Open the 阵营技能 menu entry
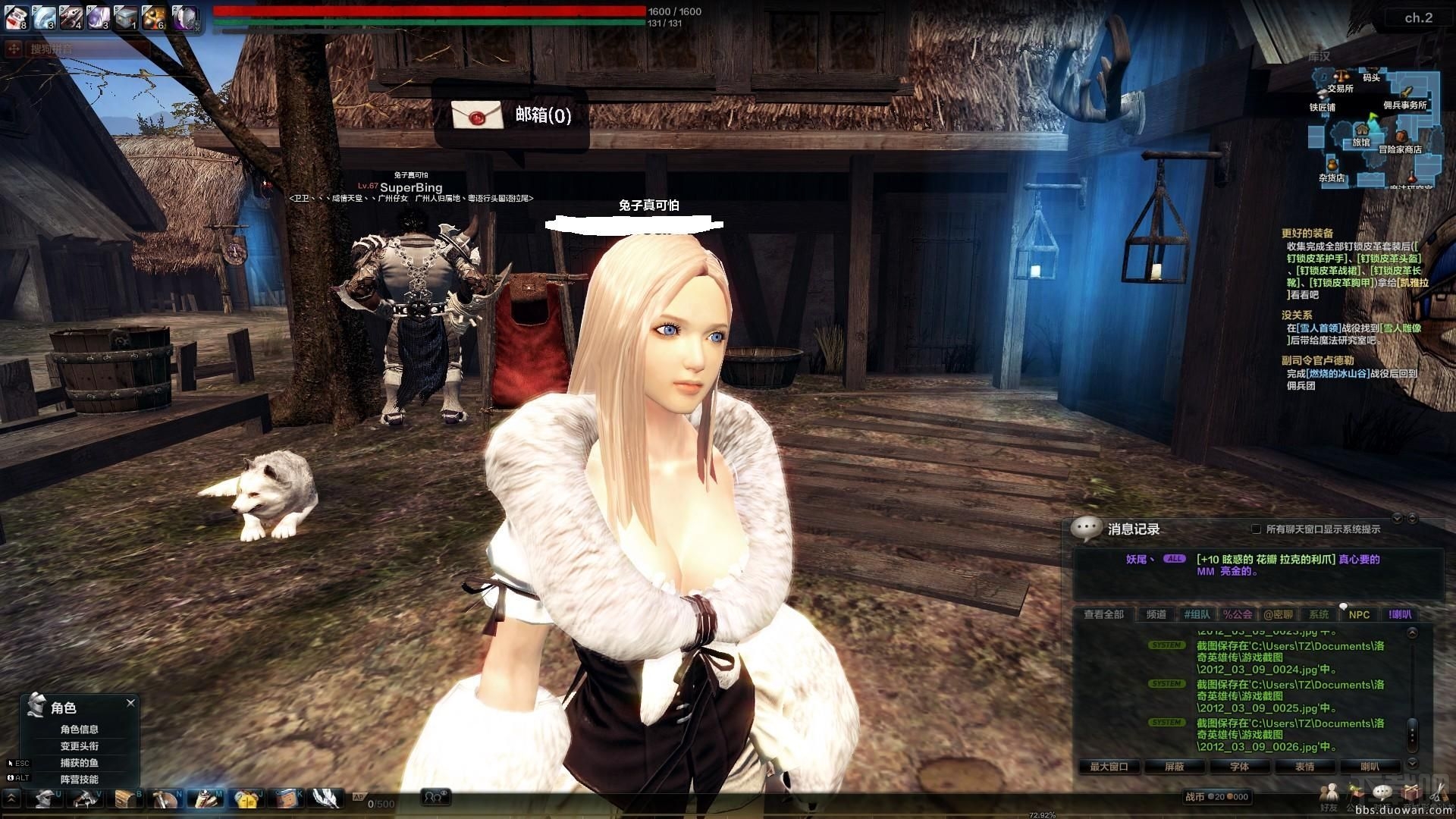1456x819 pixels. coord(80,780)
